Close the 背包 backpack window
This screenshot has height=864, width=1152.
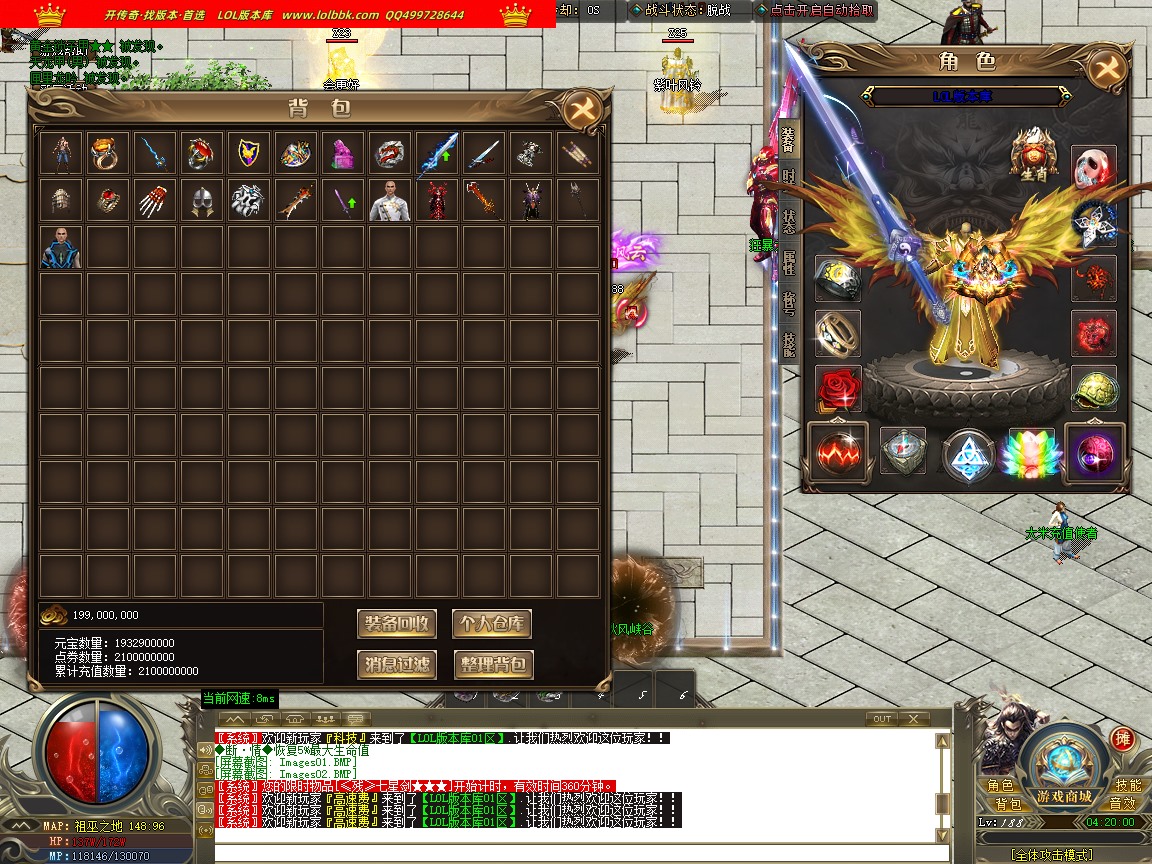[x=581, y=109]
